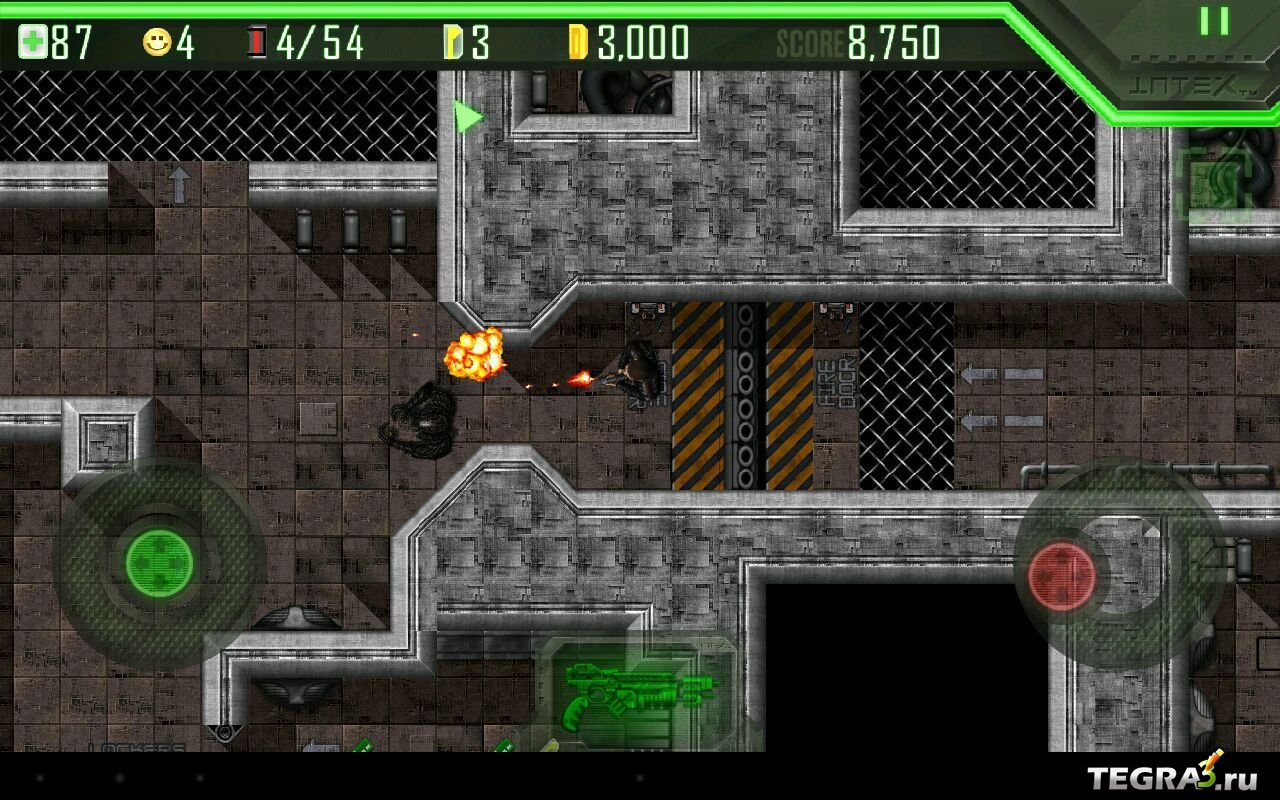
Task: Open the green square scanner icon
Action: click(x=1213, y=185)
